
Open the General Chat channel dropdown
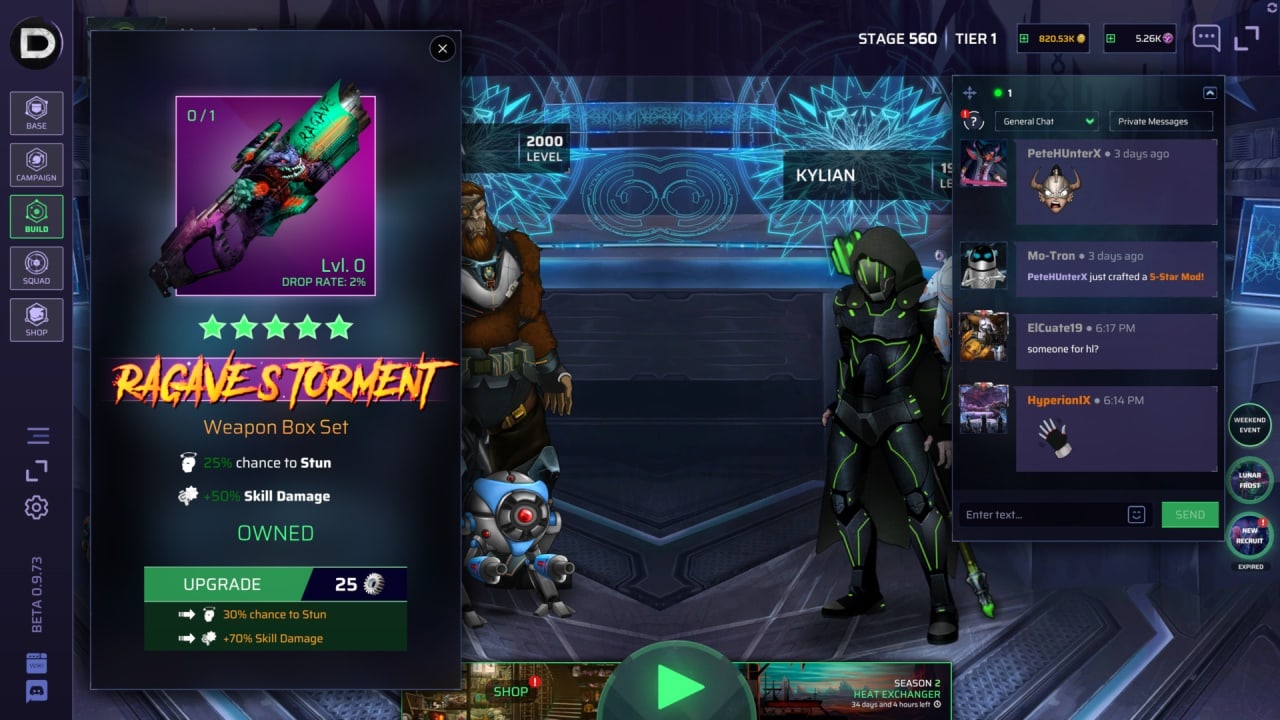pyautogui.click(x=1047, y=121)
